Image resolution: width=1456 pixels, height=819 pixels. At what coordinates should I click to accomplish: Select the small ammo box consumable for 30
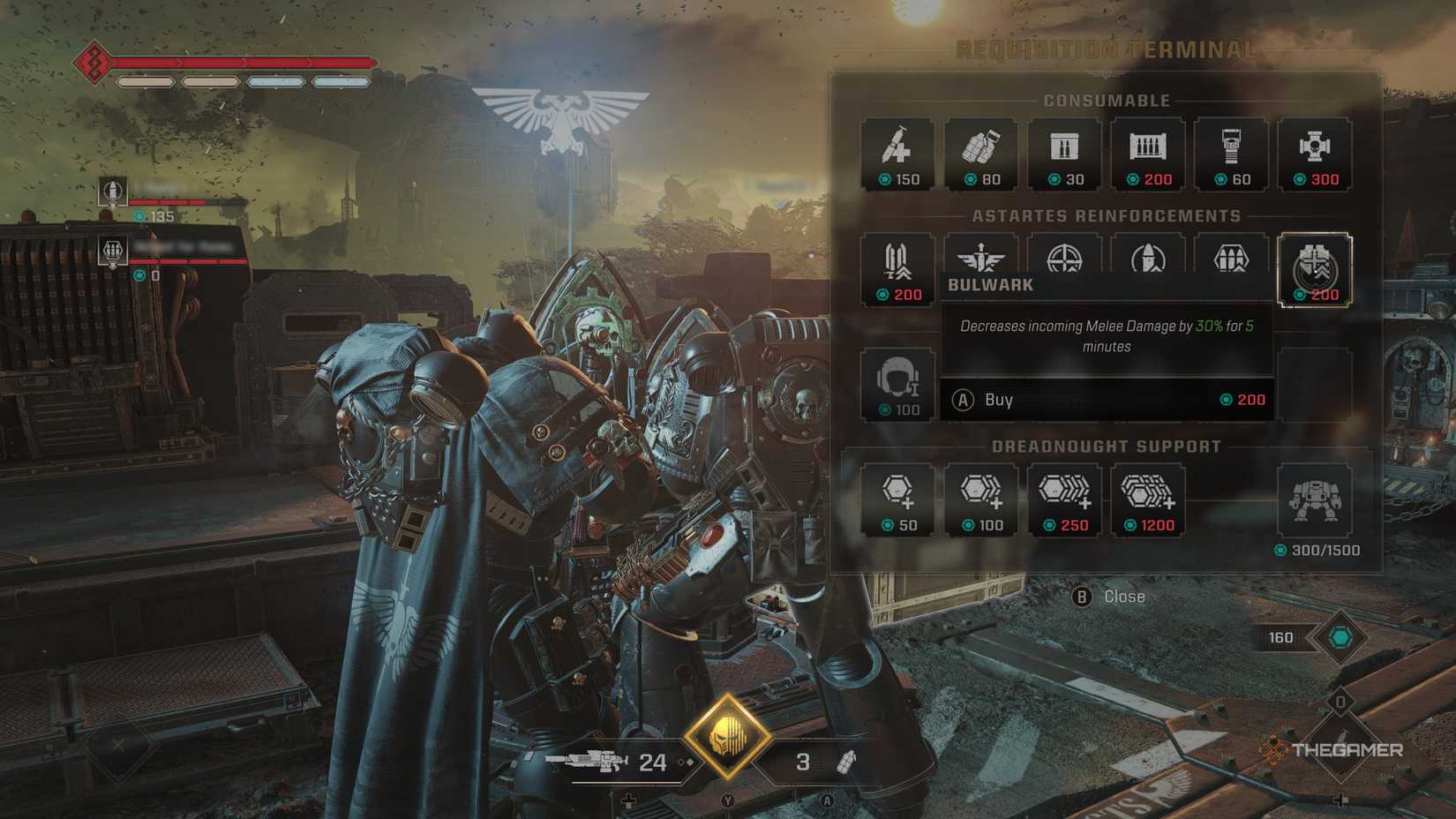(x=1063, y=154)
